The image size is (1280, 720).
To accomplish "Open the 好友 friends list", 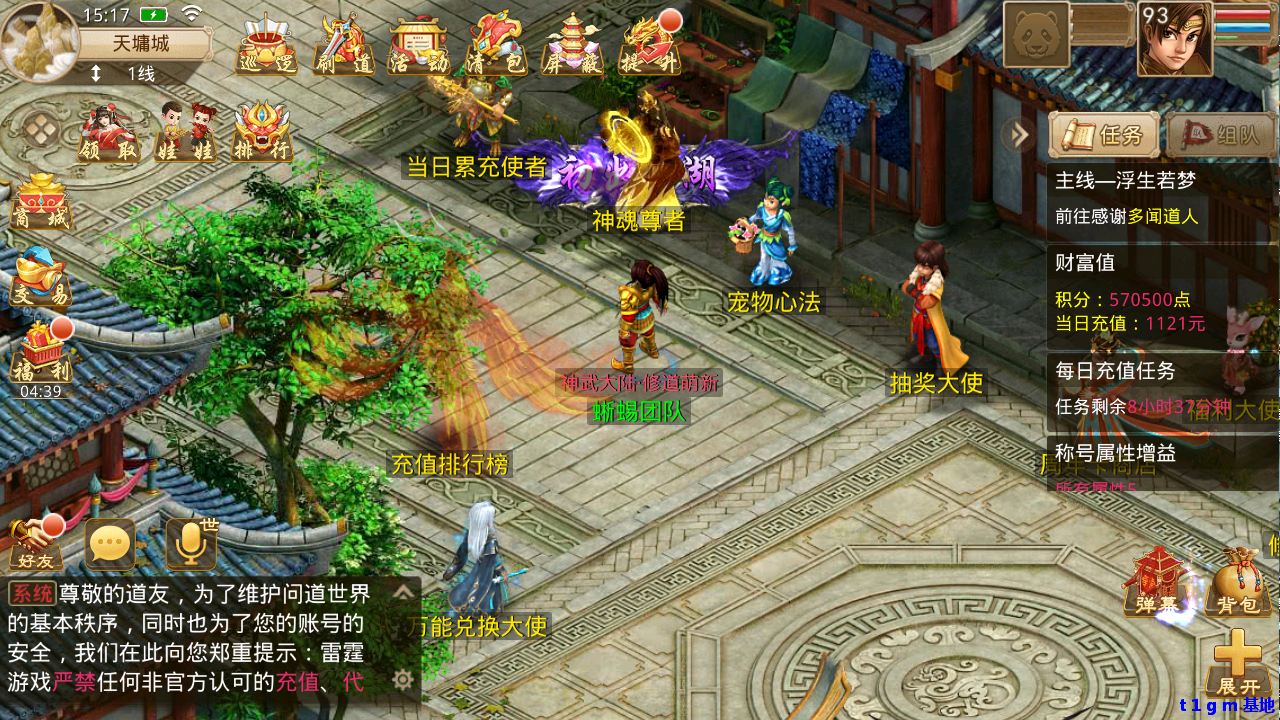I will pos(35,546).
